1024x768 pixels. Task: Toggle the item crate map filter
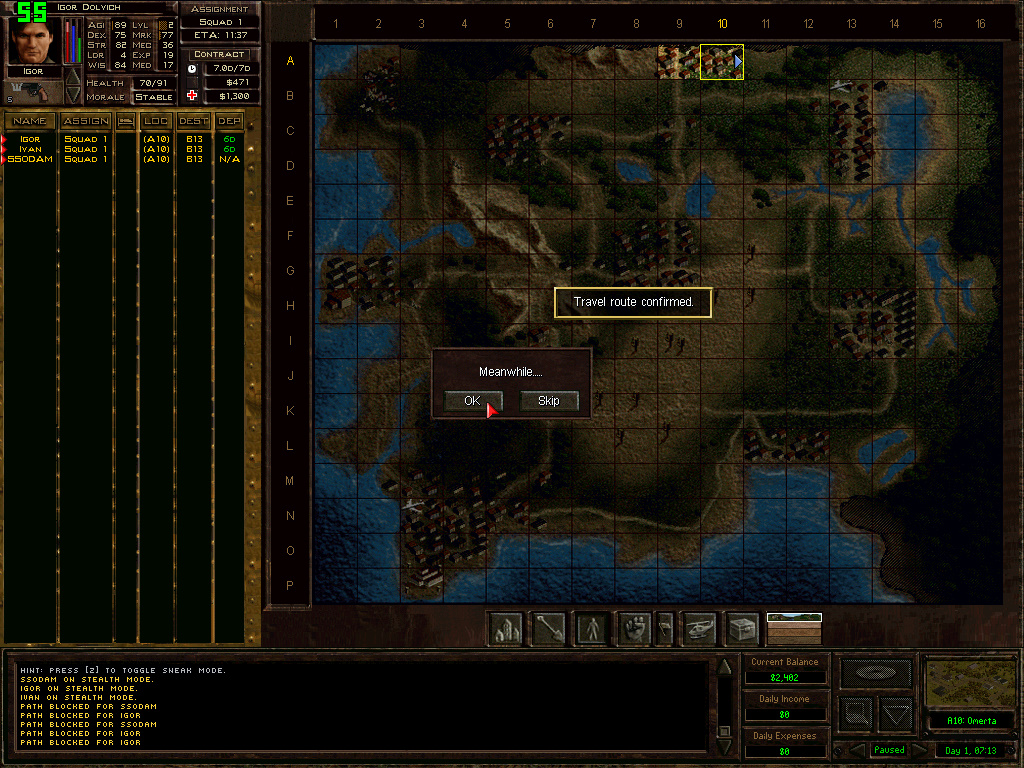tap(742, 628)
